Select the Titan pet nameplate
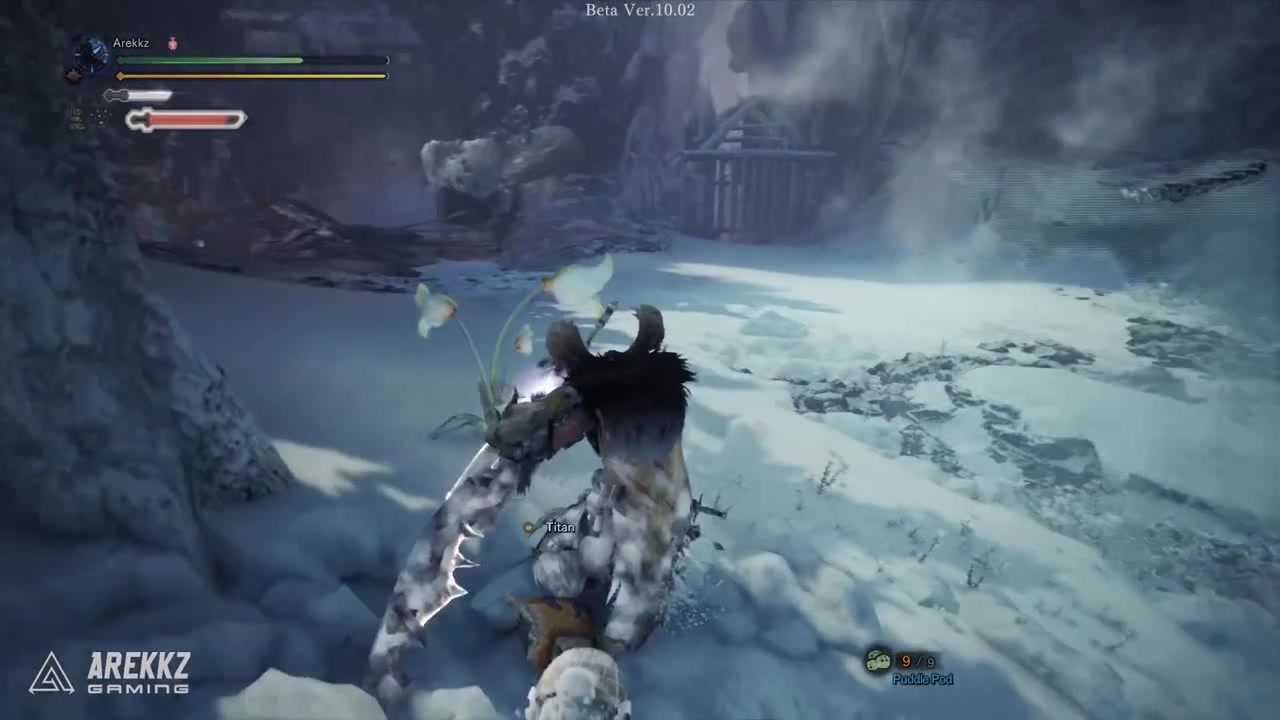The image size is (1280, 720). coord(560,527)
